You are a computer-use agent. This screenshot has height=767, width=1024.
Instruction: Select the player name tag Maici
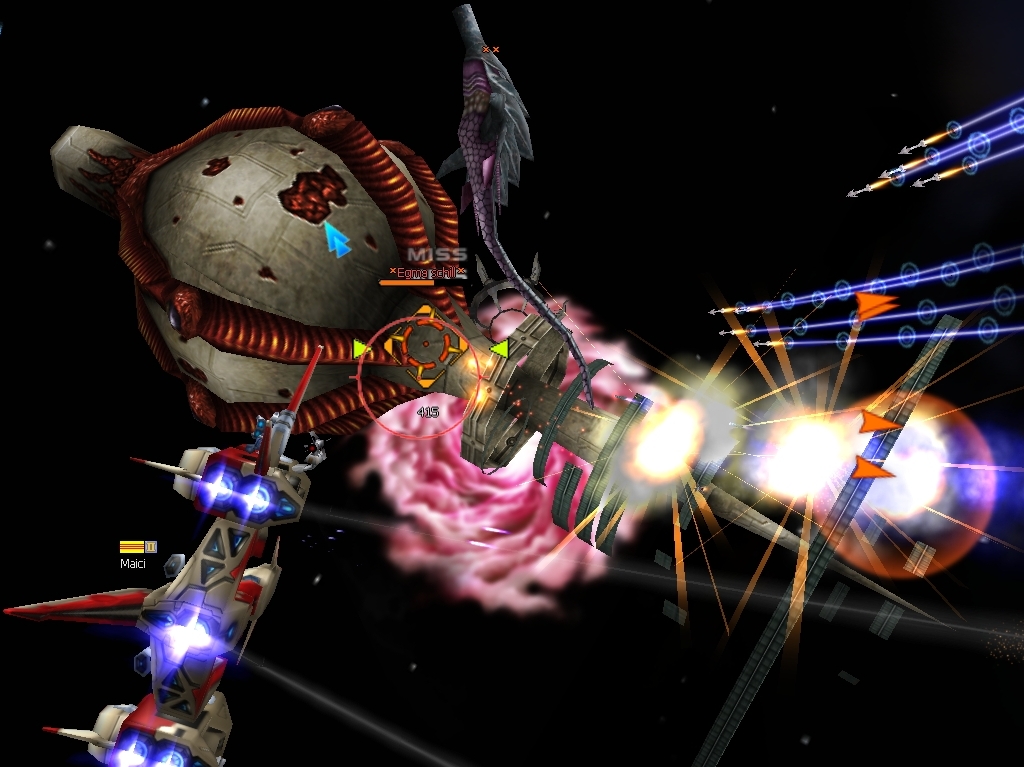click(134, 564)
